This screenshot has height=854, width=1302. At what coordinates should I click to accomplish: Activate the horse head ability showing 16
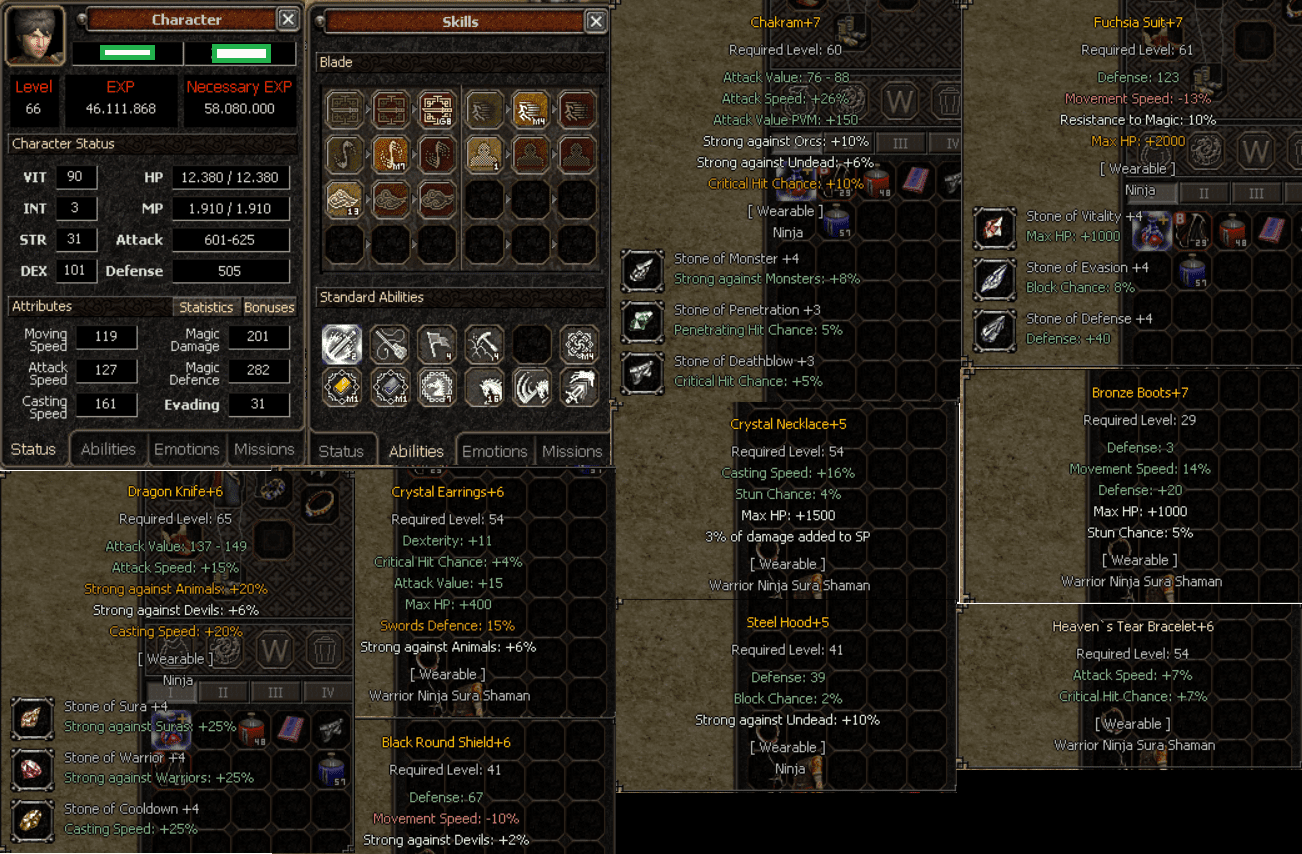pos(484,387)
